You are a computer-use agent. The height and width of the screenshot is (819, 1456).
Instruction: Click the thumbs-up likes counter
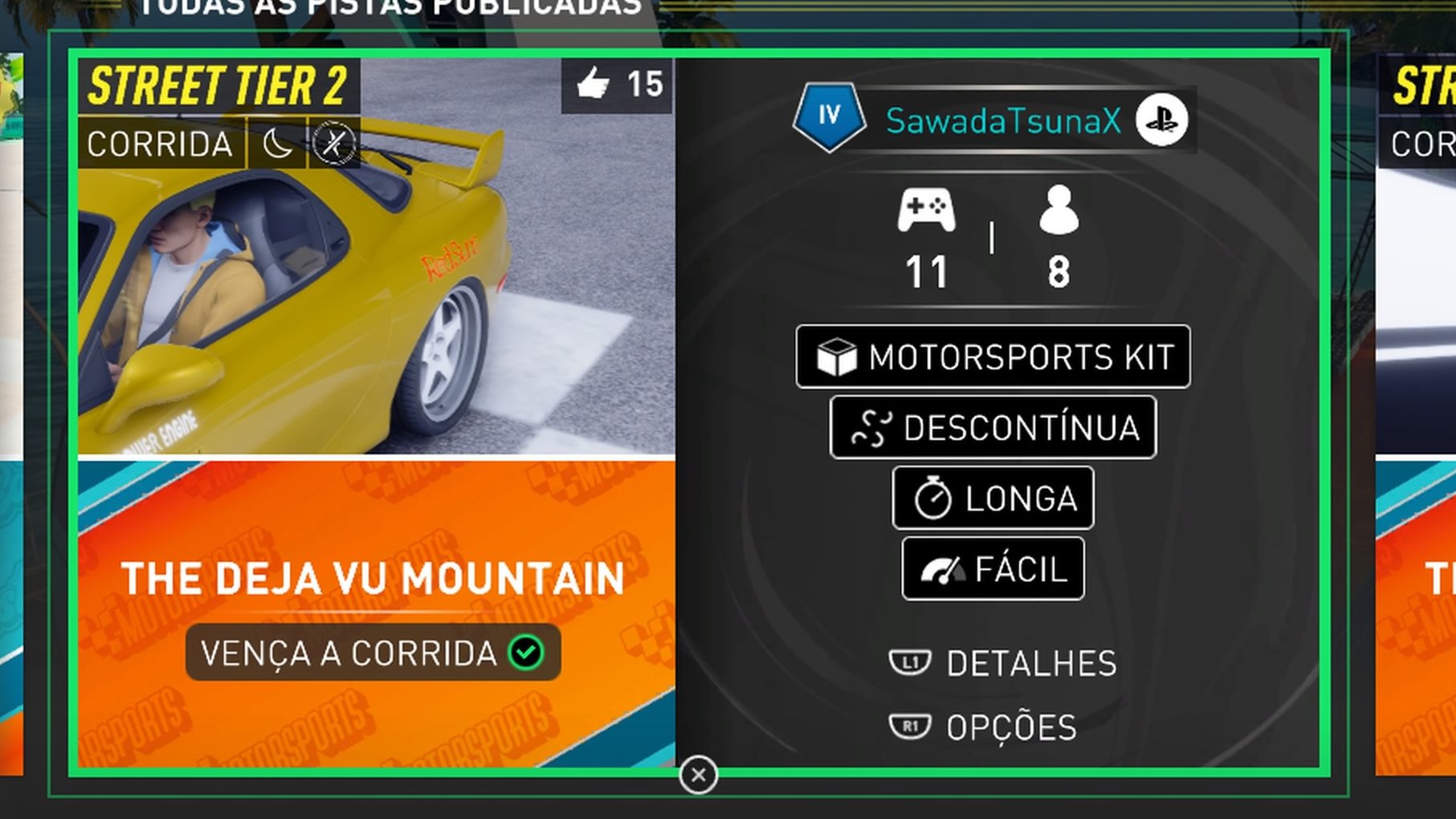617,84
